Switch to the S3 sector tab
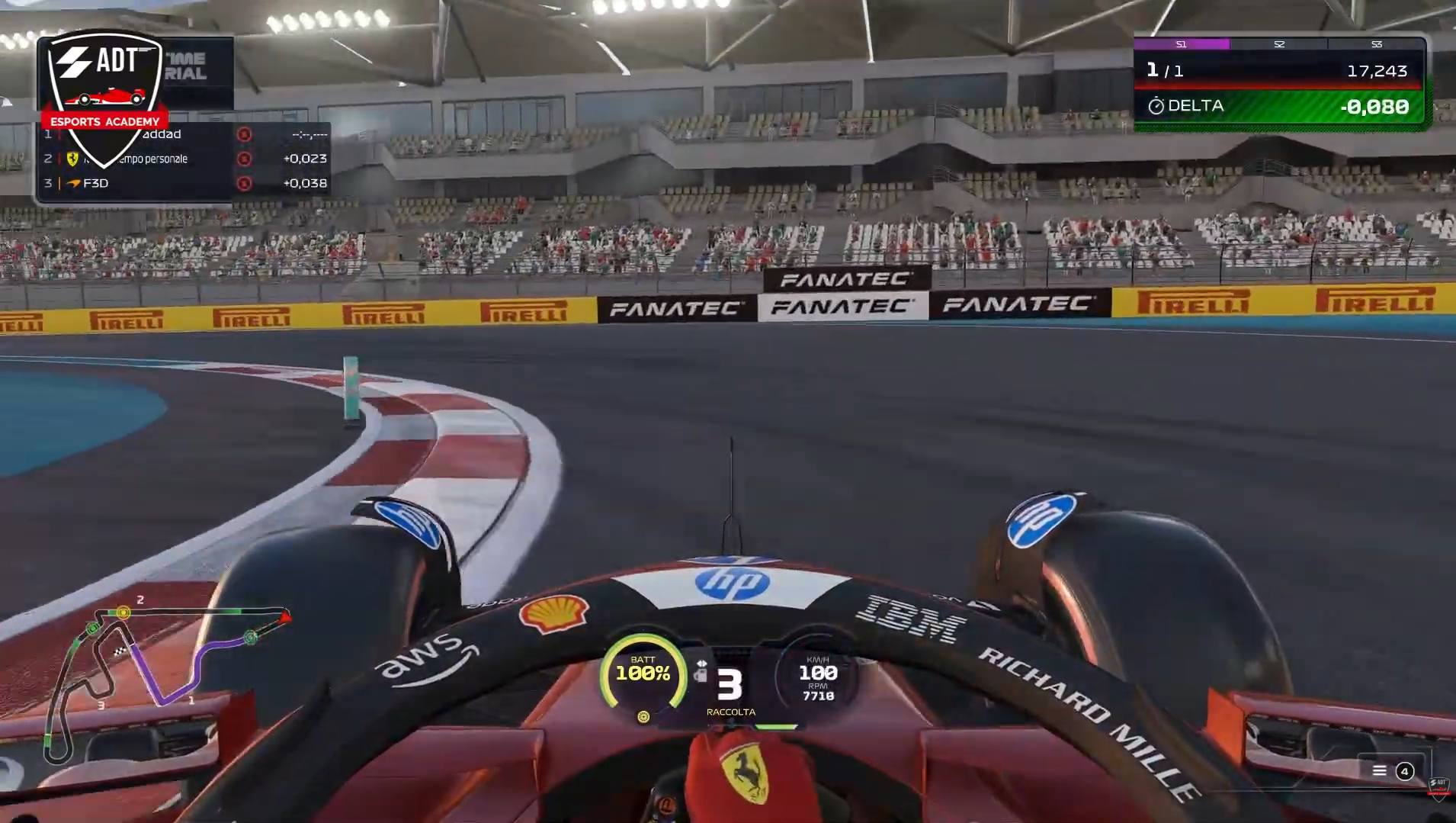1456x823 pixels. tap(1377, 44)
